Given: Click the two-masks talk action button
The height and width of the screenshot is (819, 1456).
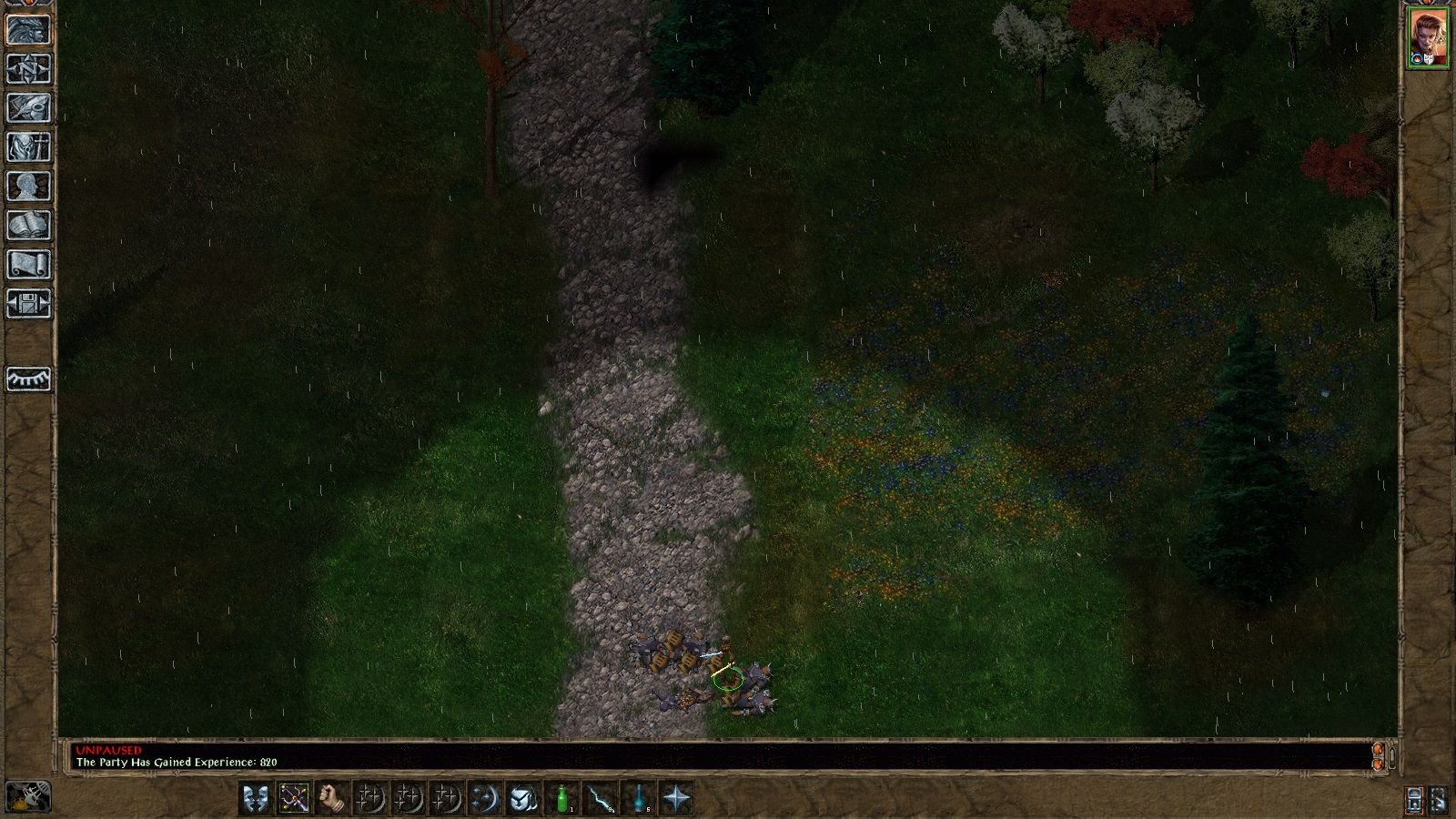Looking at the screenshot, I should pos(256,799).
